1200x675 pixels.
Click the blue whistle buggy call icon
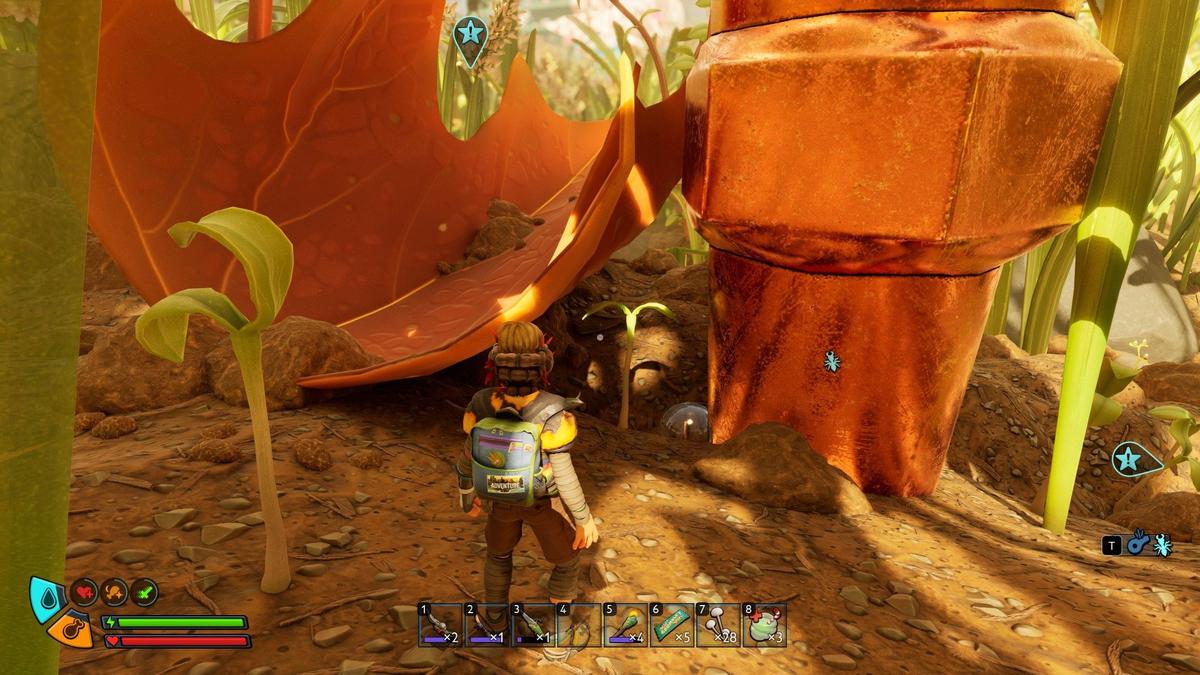[1137, 544]
